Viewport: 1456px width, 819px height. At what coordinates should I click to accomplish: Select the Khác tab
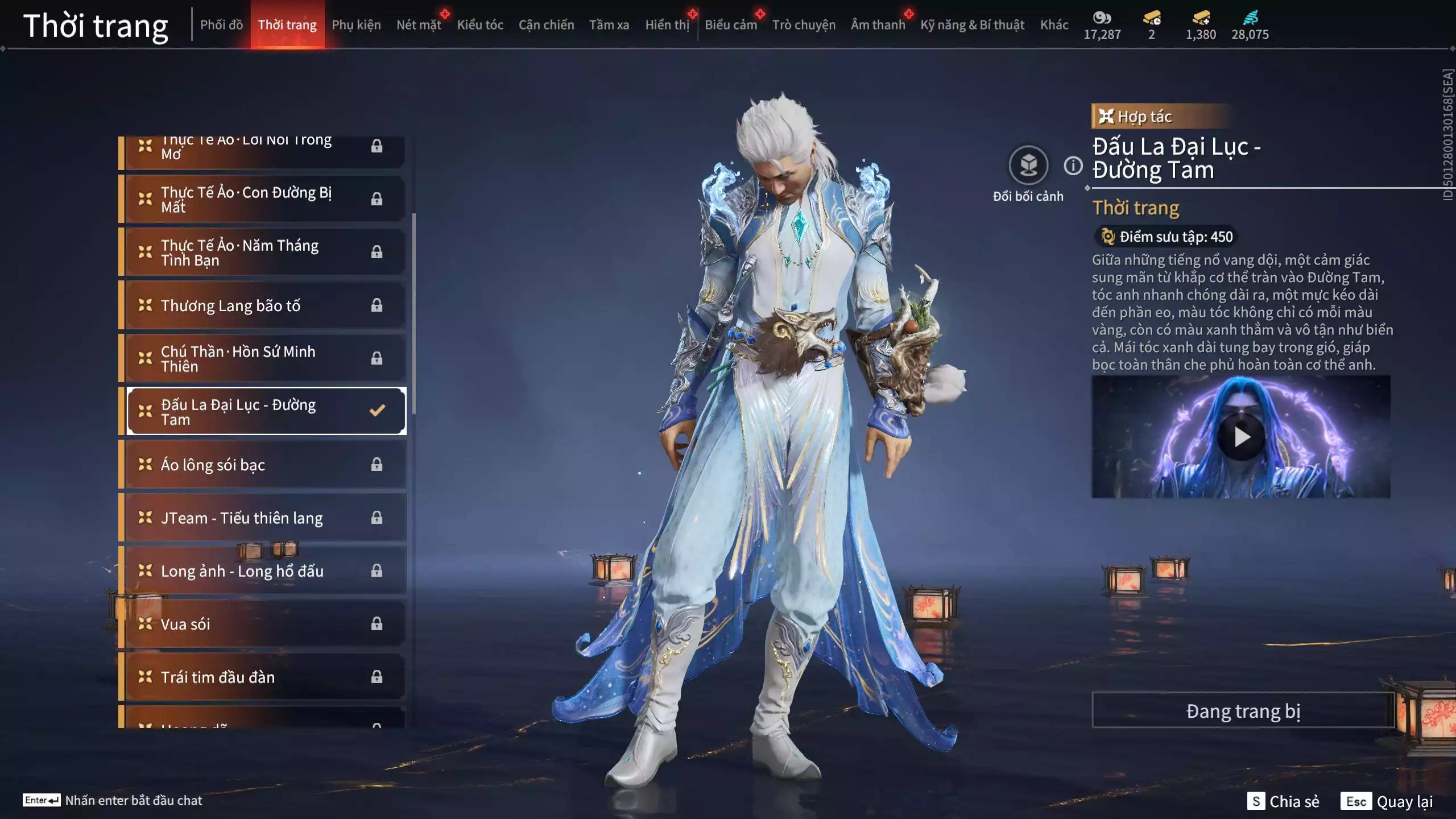(1054, 25)
